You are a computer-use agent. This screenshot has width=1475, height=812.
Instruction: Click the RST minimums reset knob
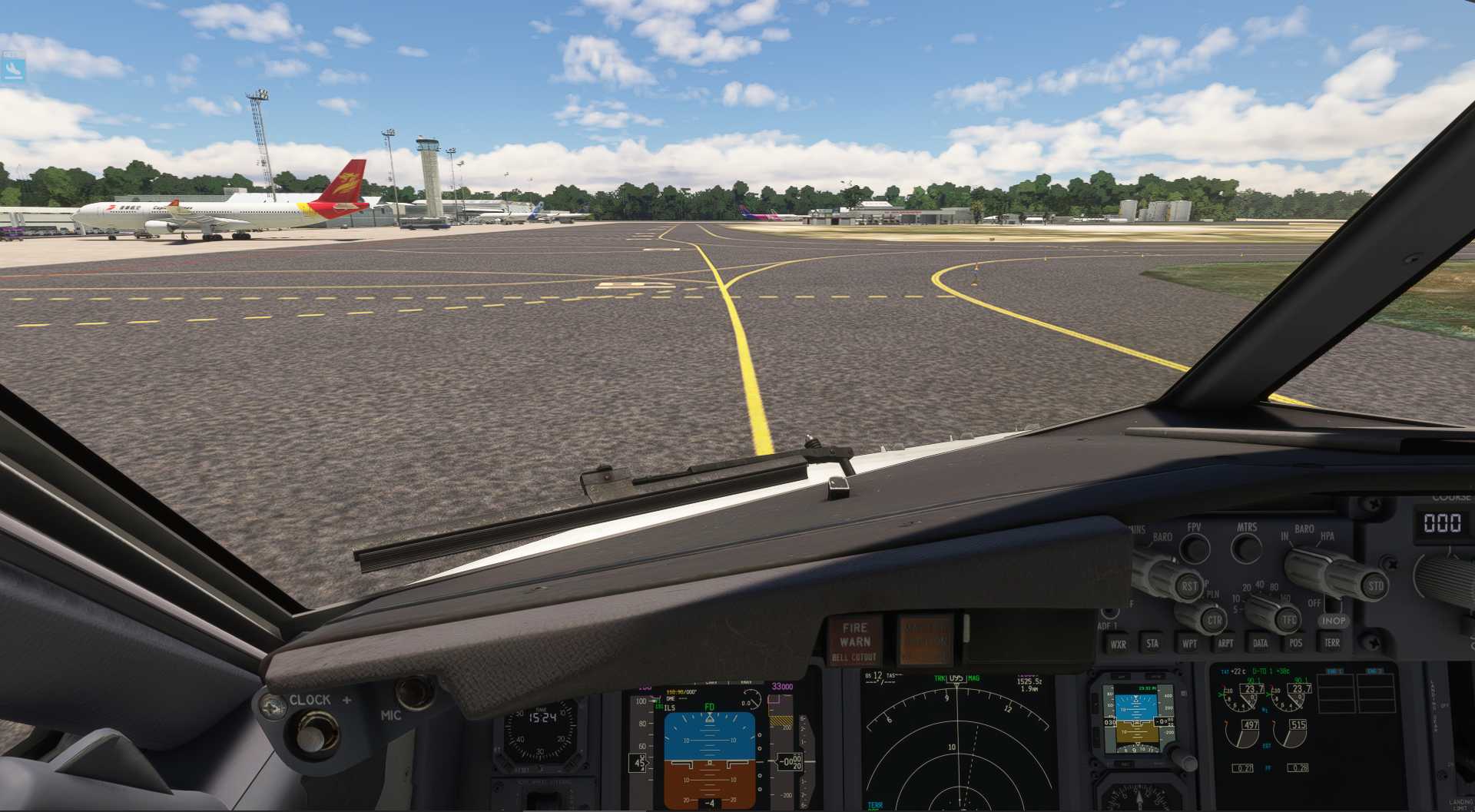click(x=1188, y=586)
